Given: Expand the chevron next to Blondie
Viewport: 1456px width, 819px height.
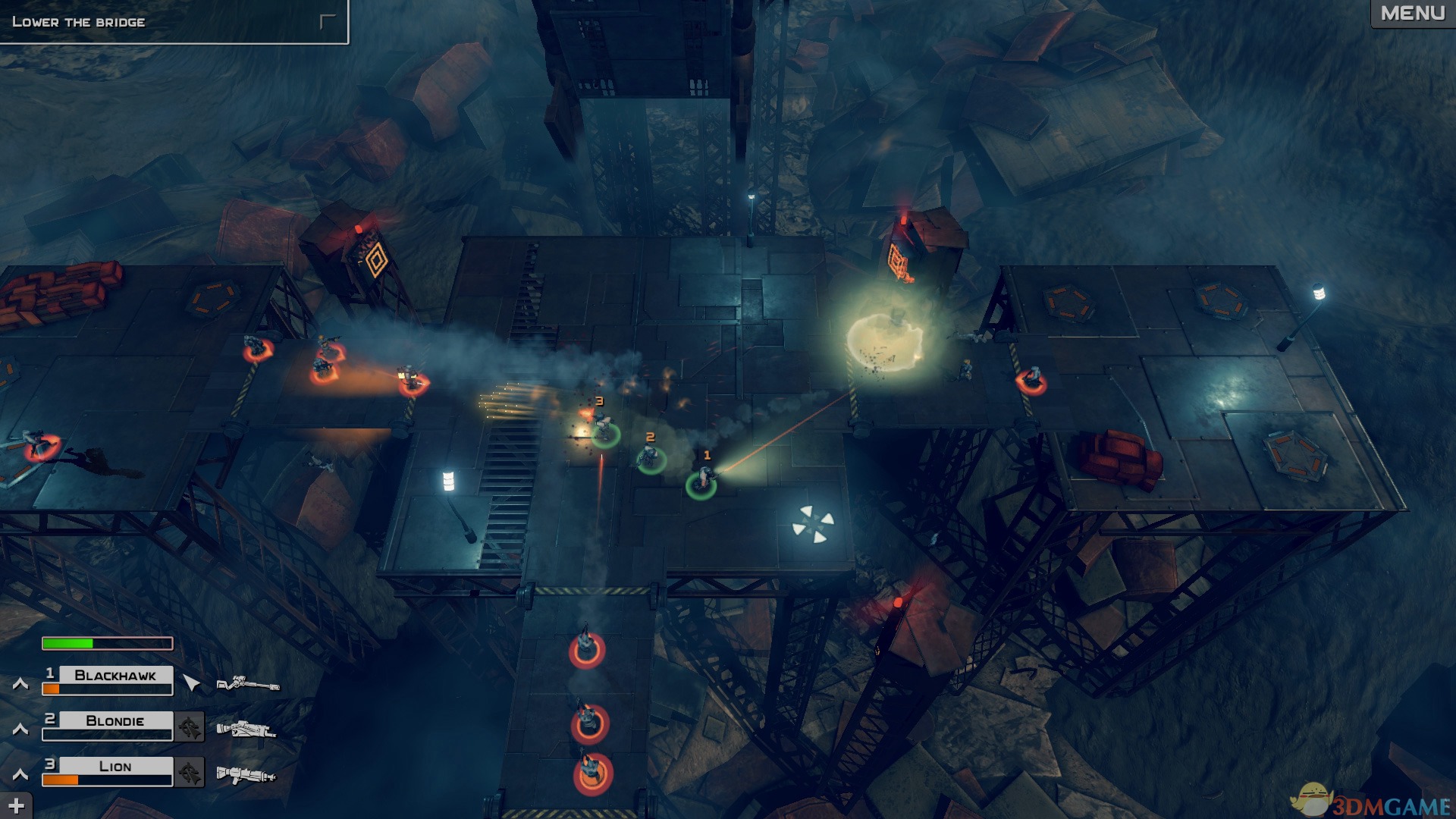Looking at the screenshot, I should click(20, 730).
